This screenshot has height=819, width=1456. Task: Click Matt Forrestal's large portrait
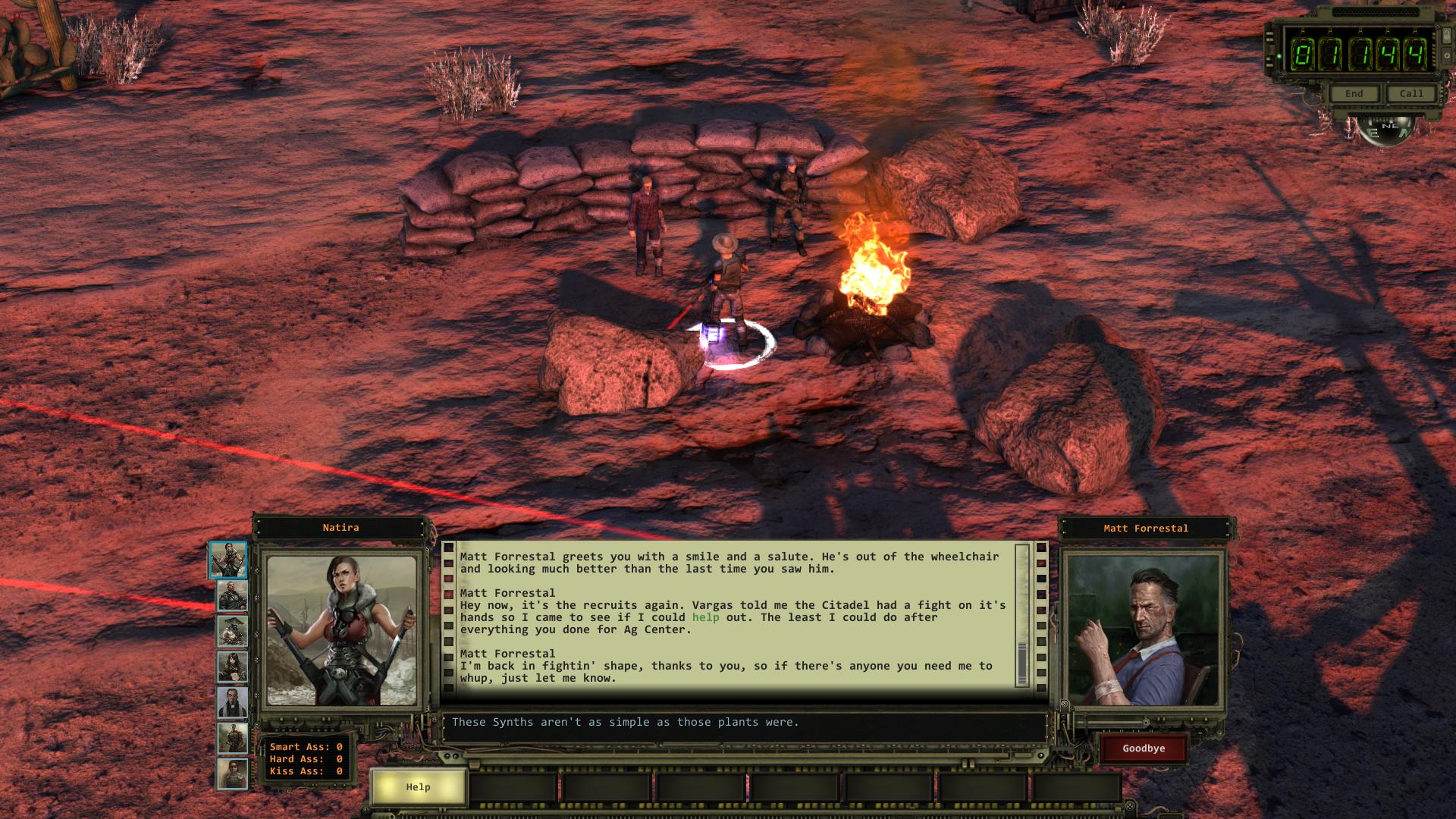click(x=1144, y=631)
